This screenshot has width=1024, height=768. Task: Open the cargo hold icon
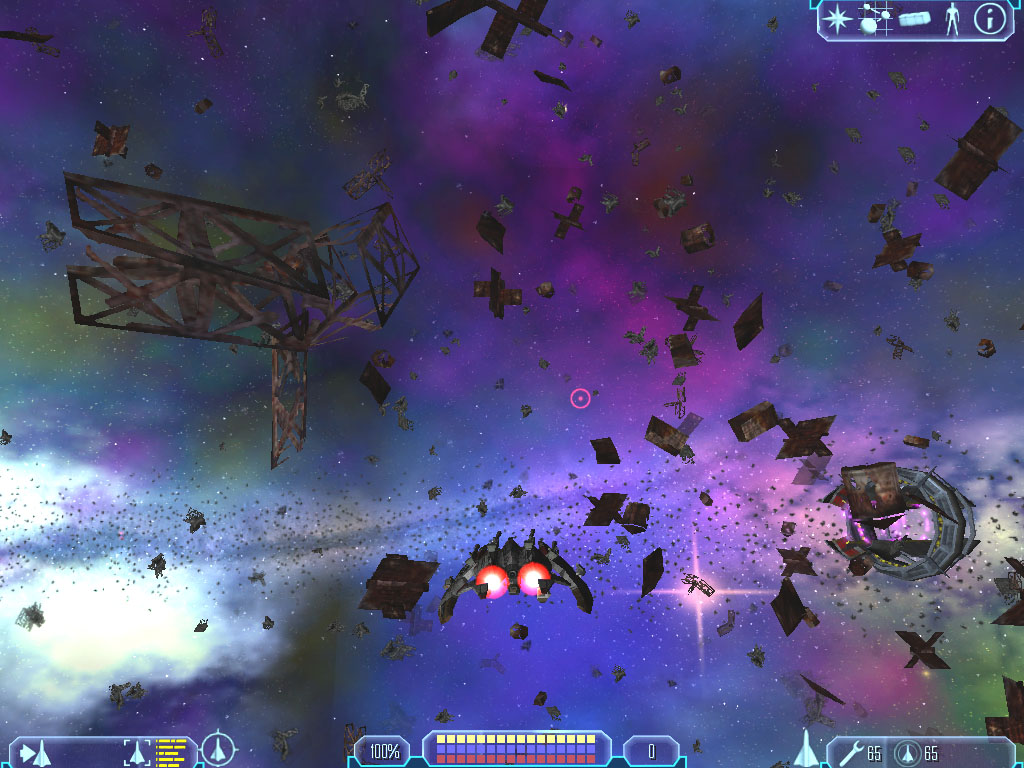pyautogui.click(x=914, y=20)
